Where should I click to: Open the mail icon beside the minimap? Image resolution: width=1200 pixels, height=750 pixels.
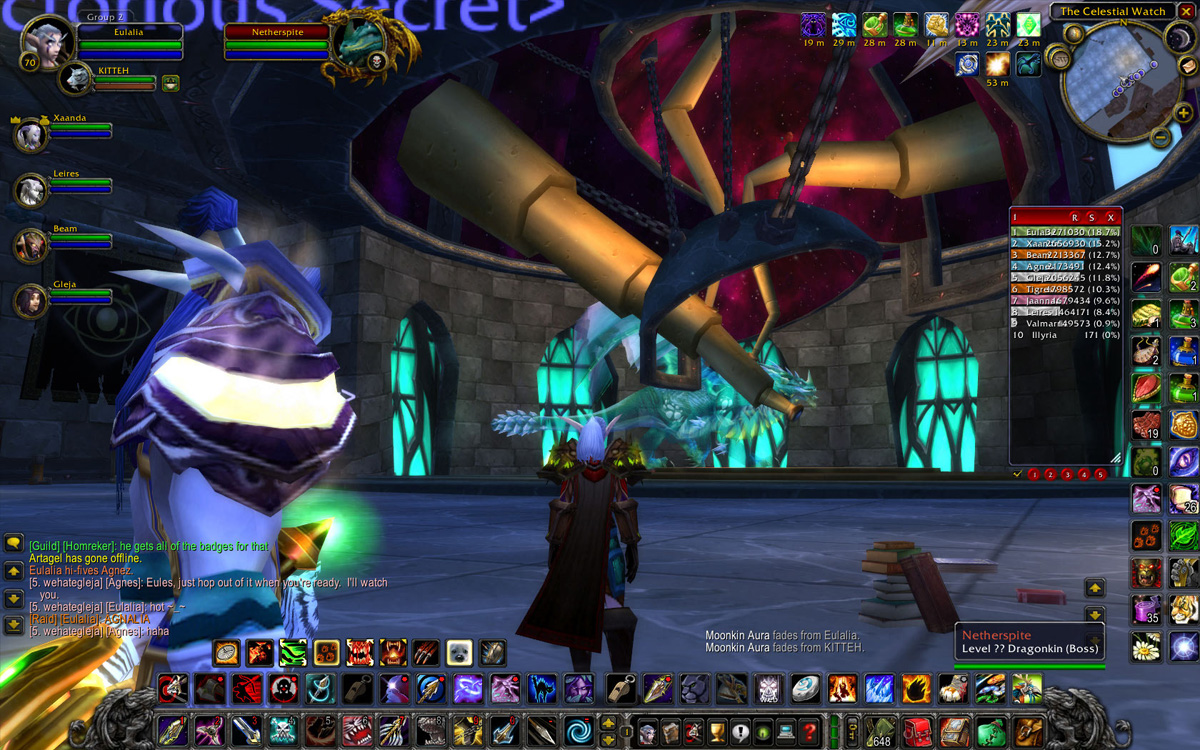tap(1188, 68)
